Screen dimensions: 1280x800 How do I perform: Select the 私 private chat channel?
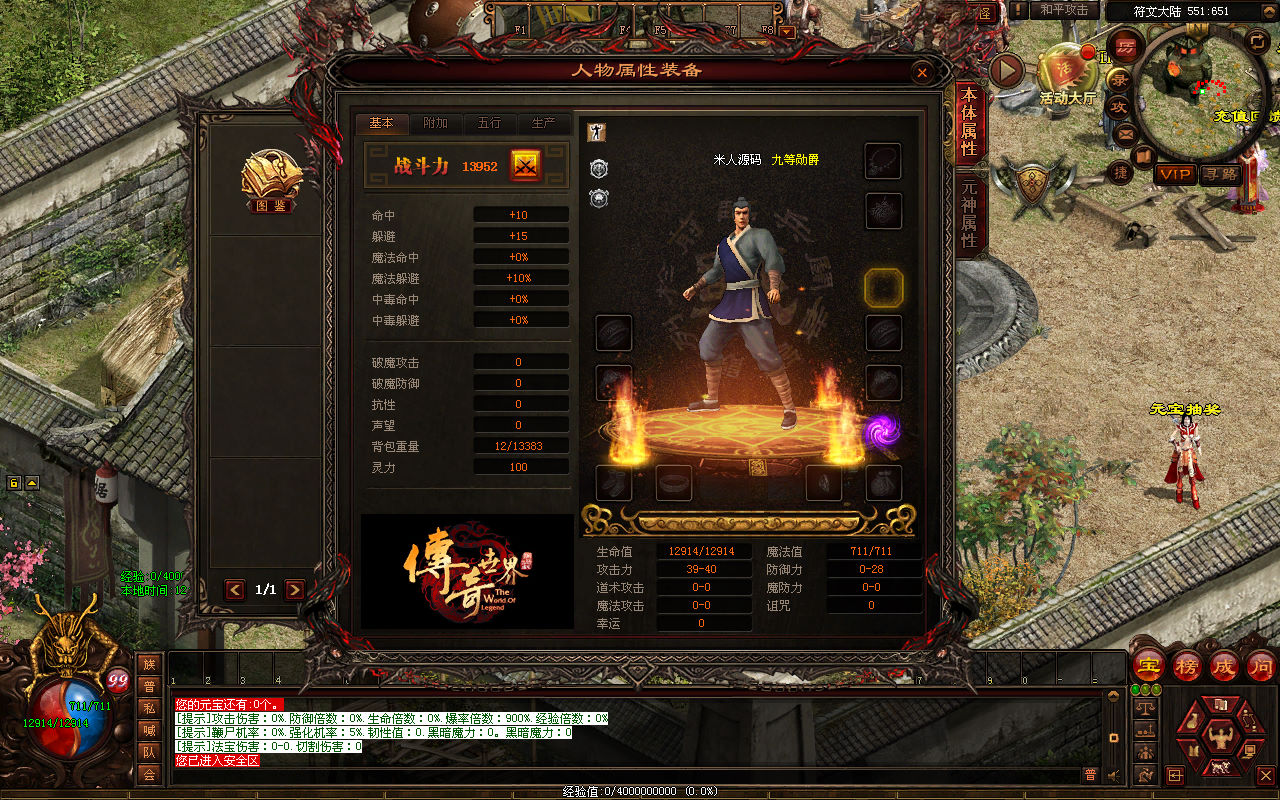(149, 708)
